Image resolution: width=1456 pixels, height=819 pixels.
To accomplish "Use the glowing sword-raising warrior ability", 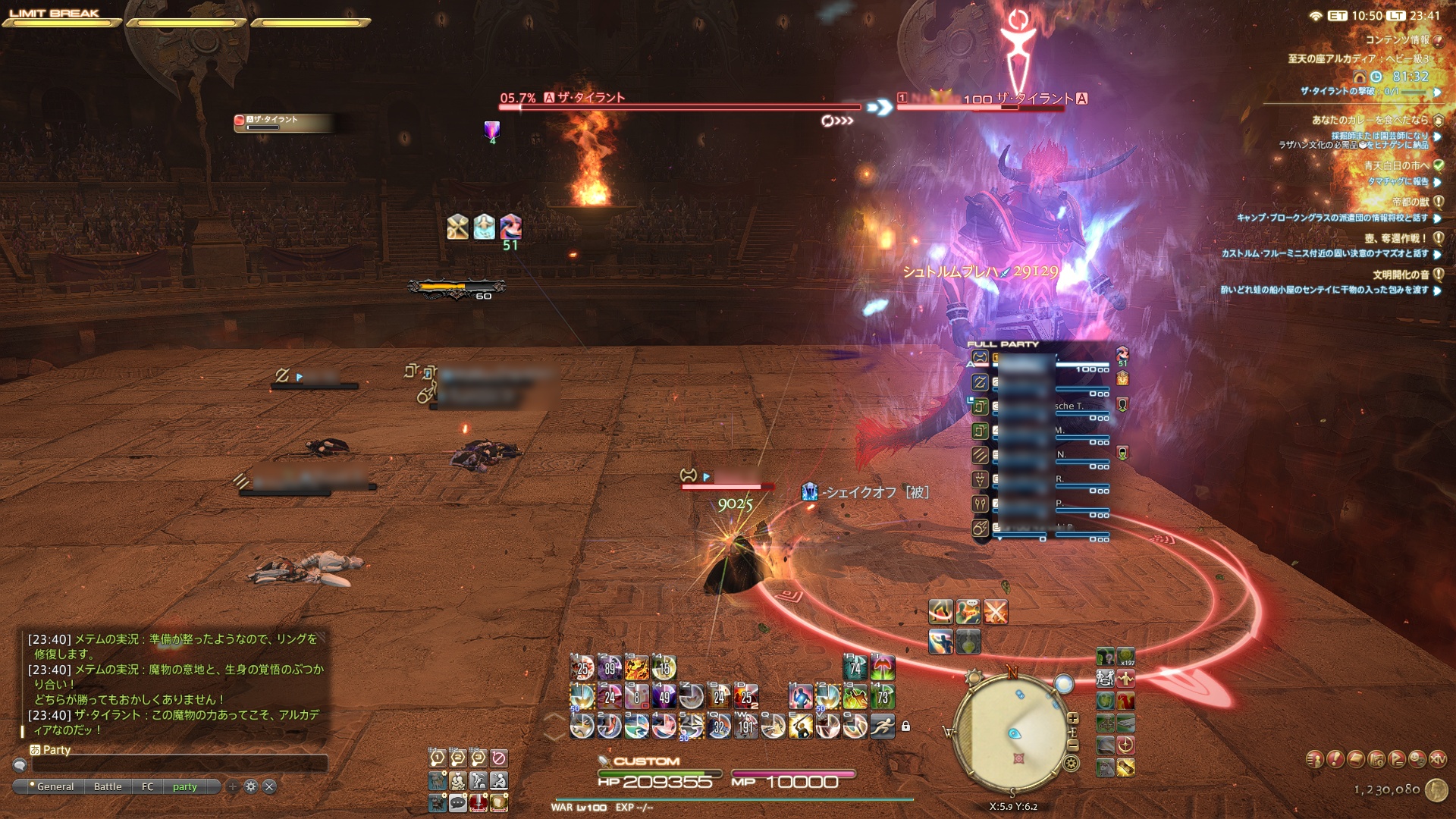I will (x=801, y=726).
